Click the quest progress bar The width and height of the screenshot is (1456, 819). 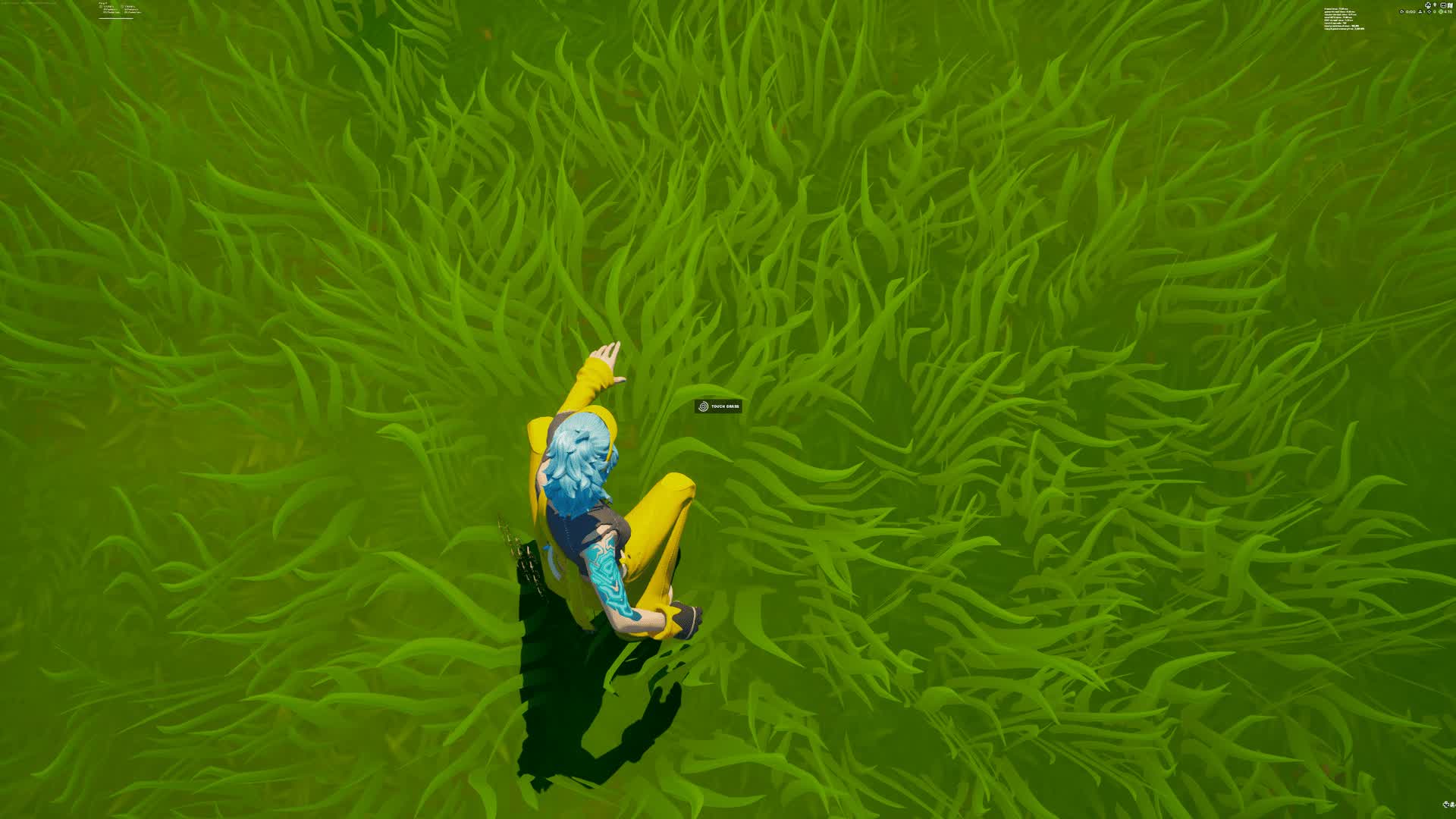point(115,18)
